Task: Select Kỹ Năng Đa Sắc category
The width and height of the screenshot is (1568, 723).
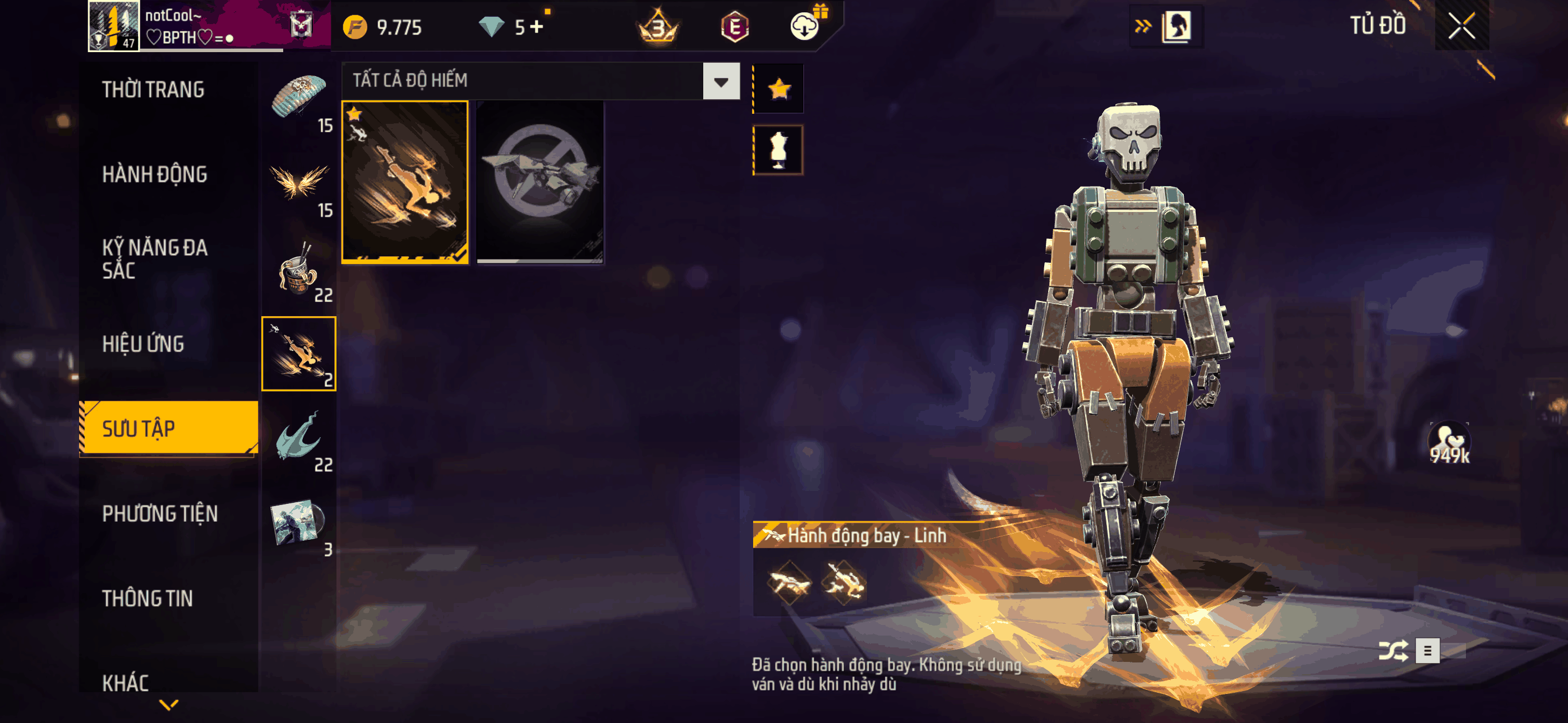Action: pos(155,258)
